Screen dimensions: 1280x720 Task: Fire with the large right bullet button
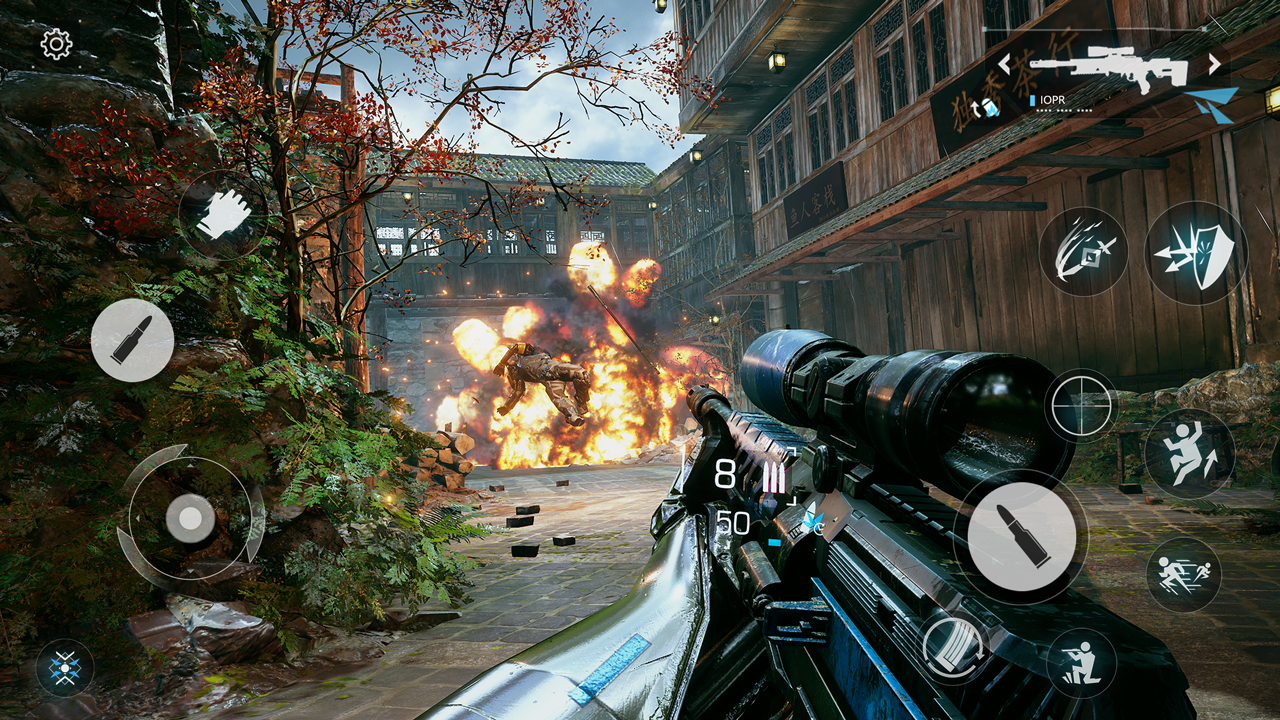point(1021,536)
